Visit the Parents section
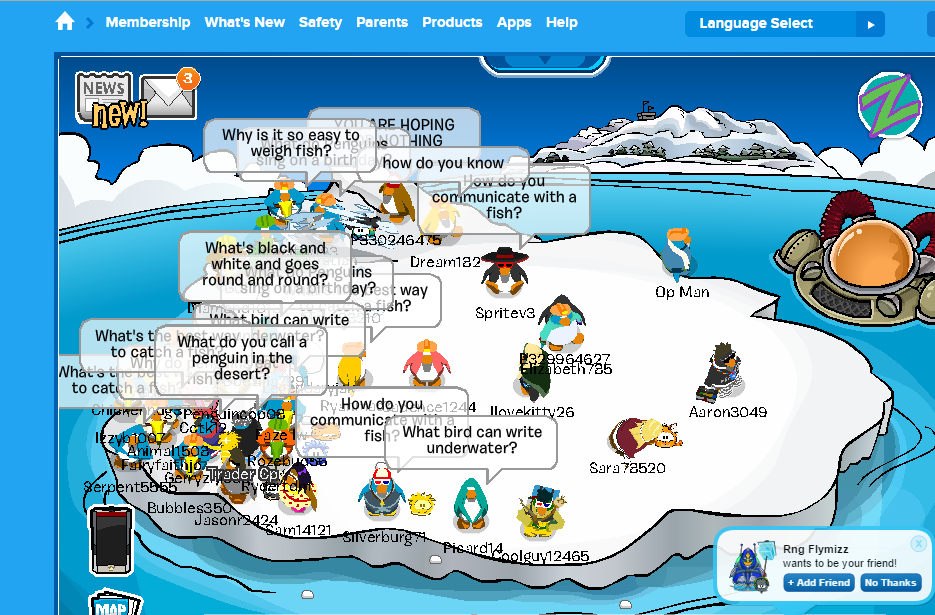 pos(382,22)
